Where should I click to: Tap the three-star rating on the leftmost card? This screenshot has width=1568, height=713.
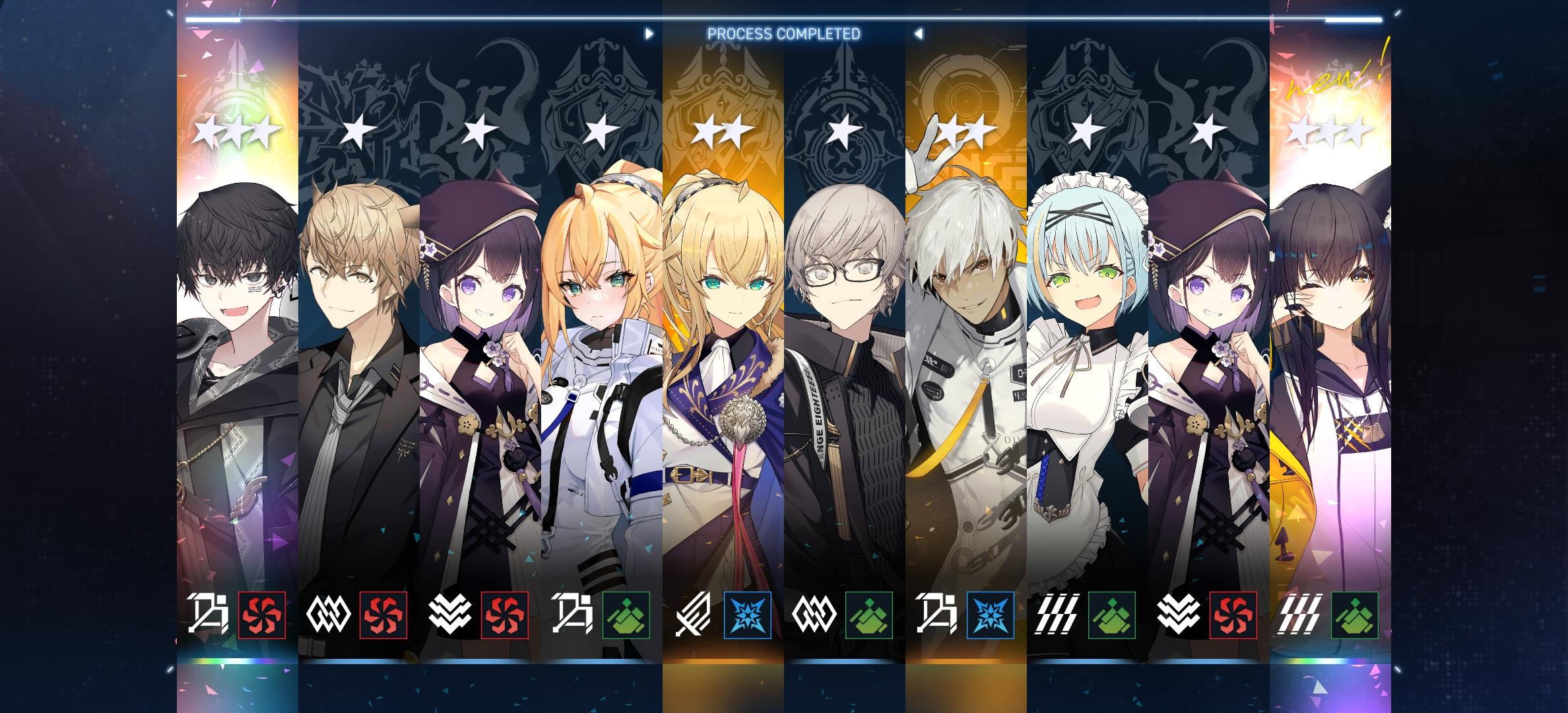(234, 132)
